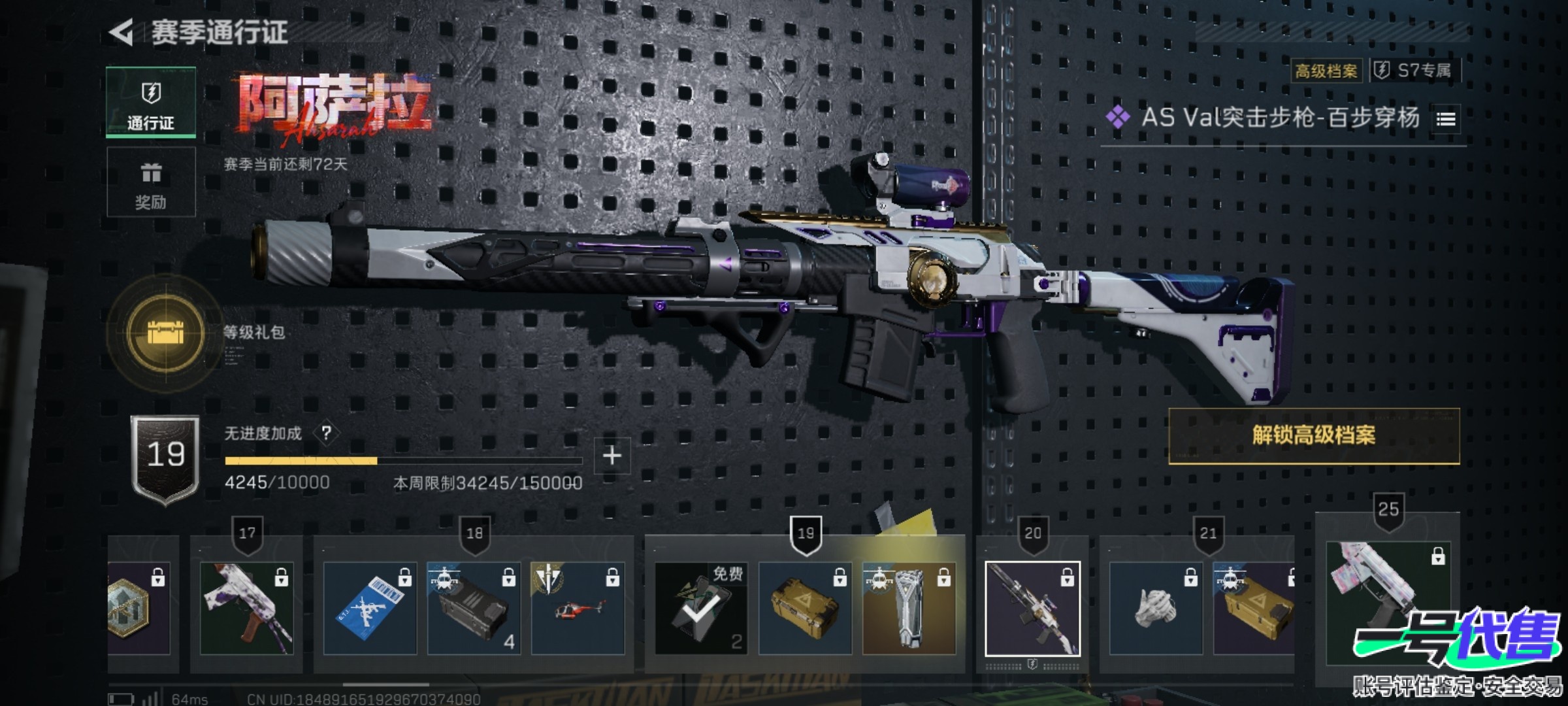The height and width of the screenshot is (706, 1568).
Task: Open the 等级礼包 level gift pack
Action: click(166, 333)
